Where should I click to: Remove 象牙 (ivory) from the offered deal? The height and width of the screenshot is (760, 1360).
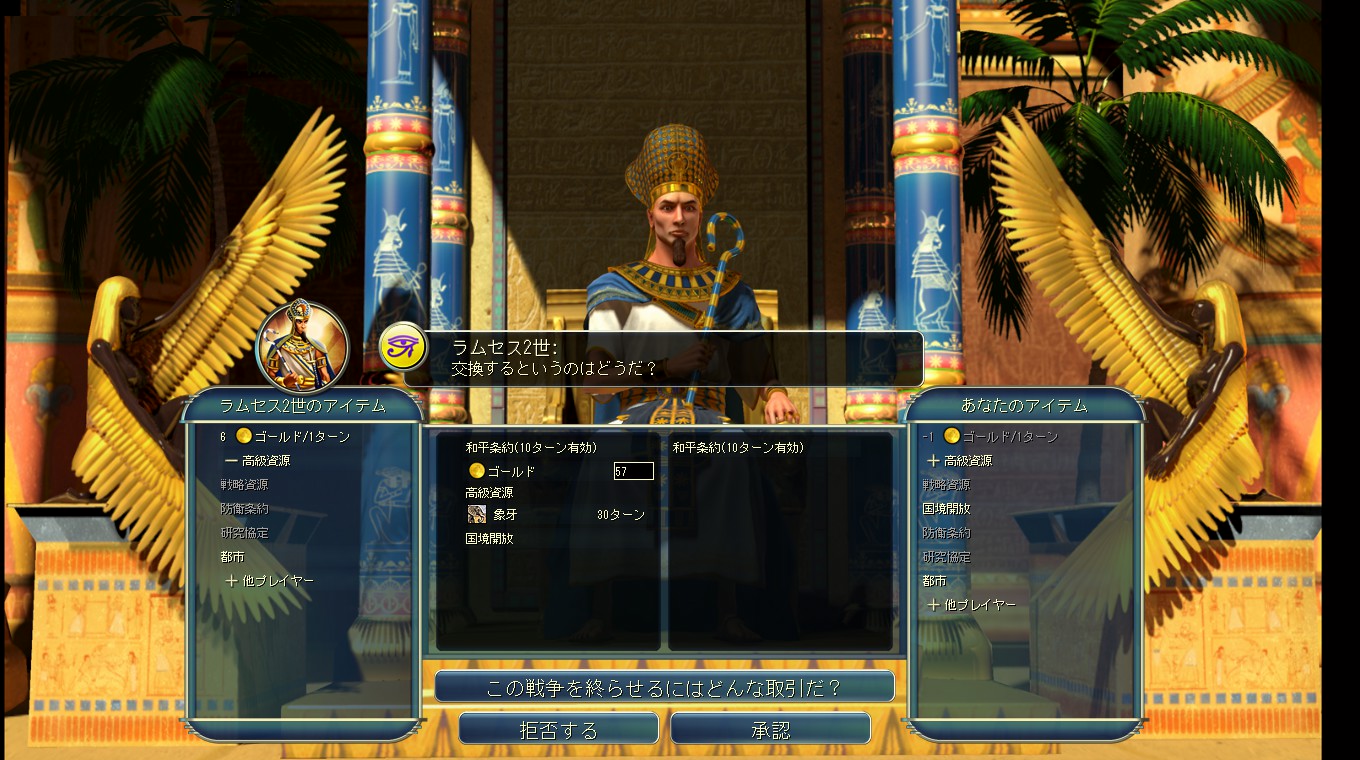pyautogui.click(x=504, y=514)
